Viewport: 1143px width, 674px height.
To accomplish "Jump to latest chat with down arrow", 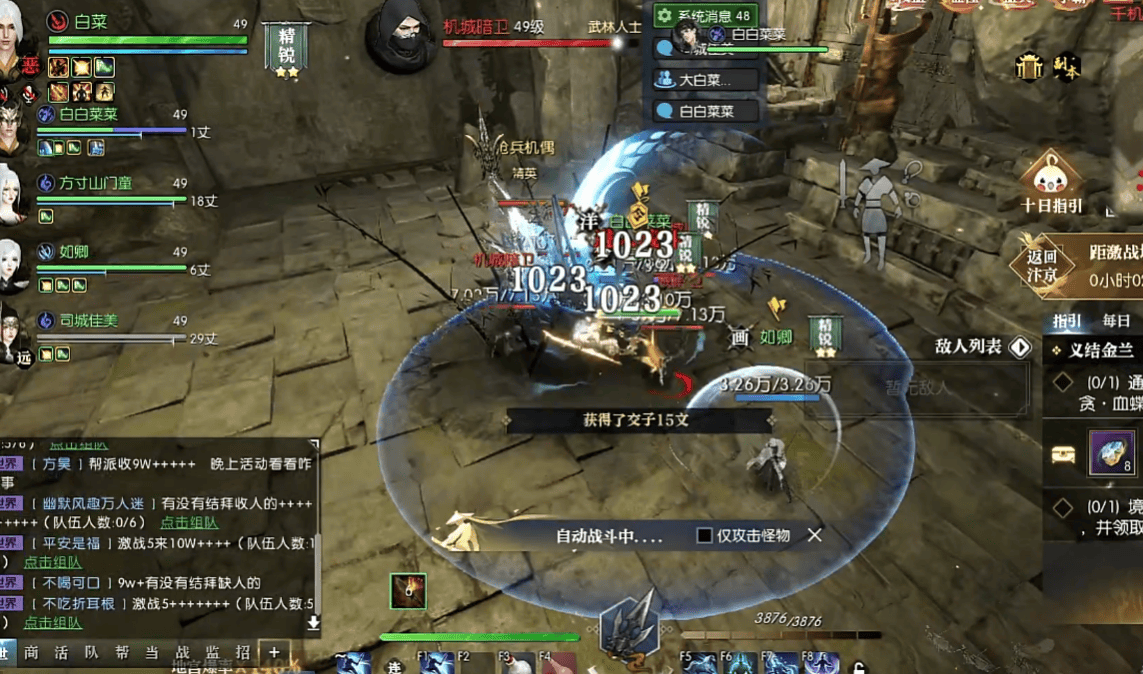I will tap(313, 622).
